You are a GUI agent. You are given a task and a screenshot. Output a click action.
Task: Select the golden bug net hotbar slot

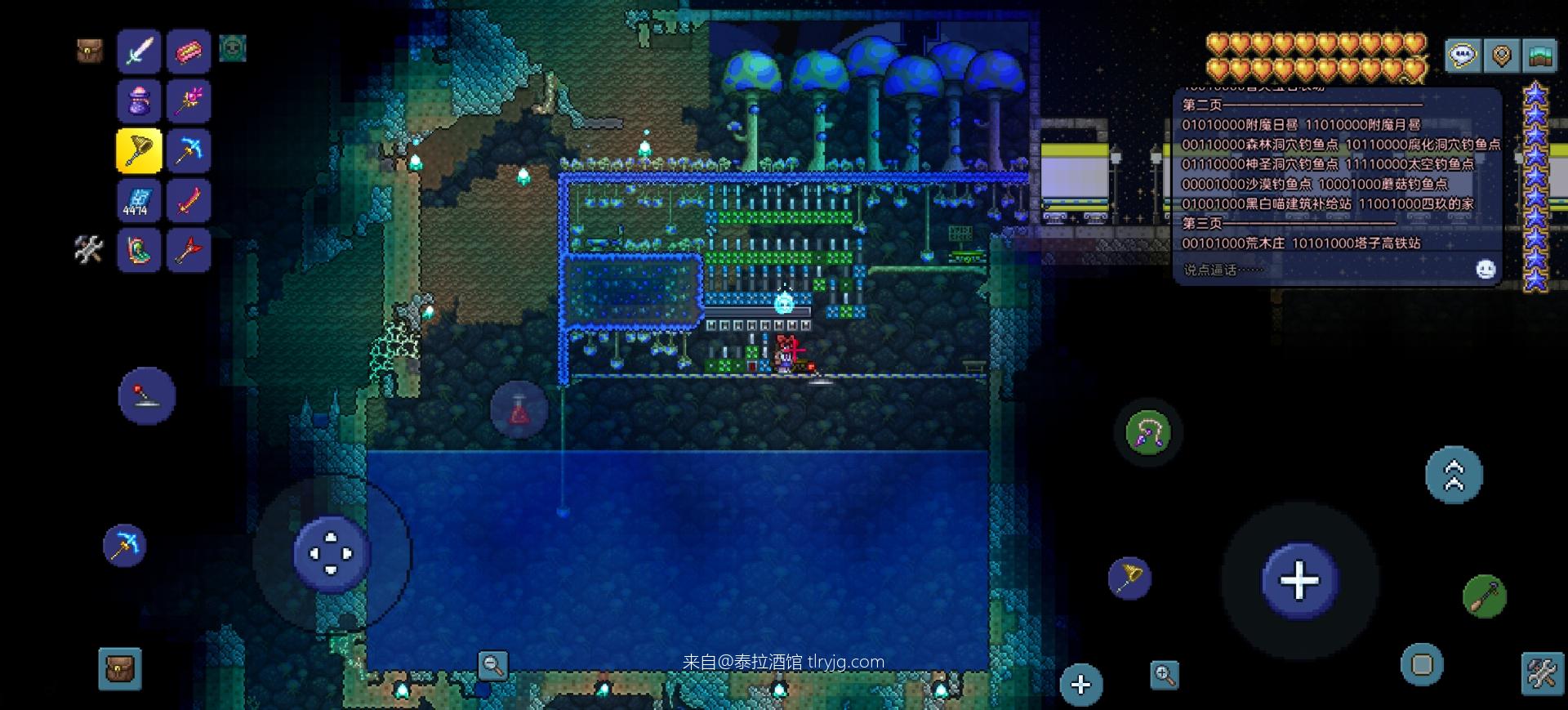click(x=139, y=150)
